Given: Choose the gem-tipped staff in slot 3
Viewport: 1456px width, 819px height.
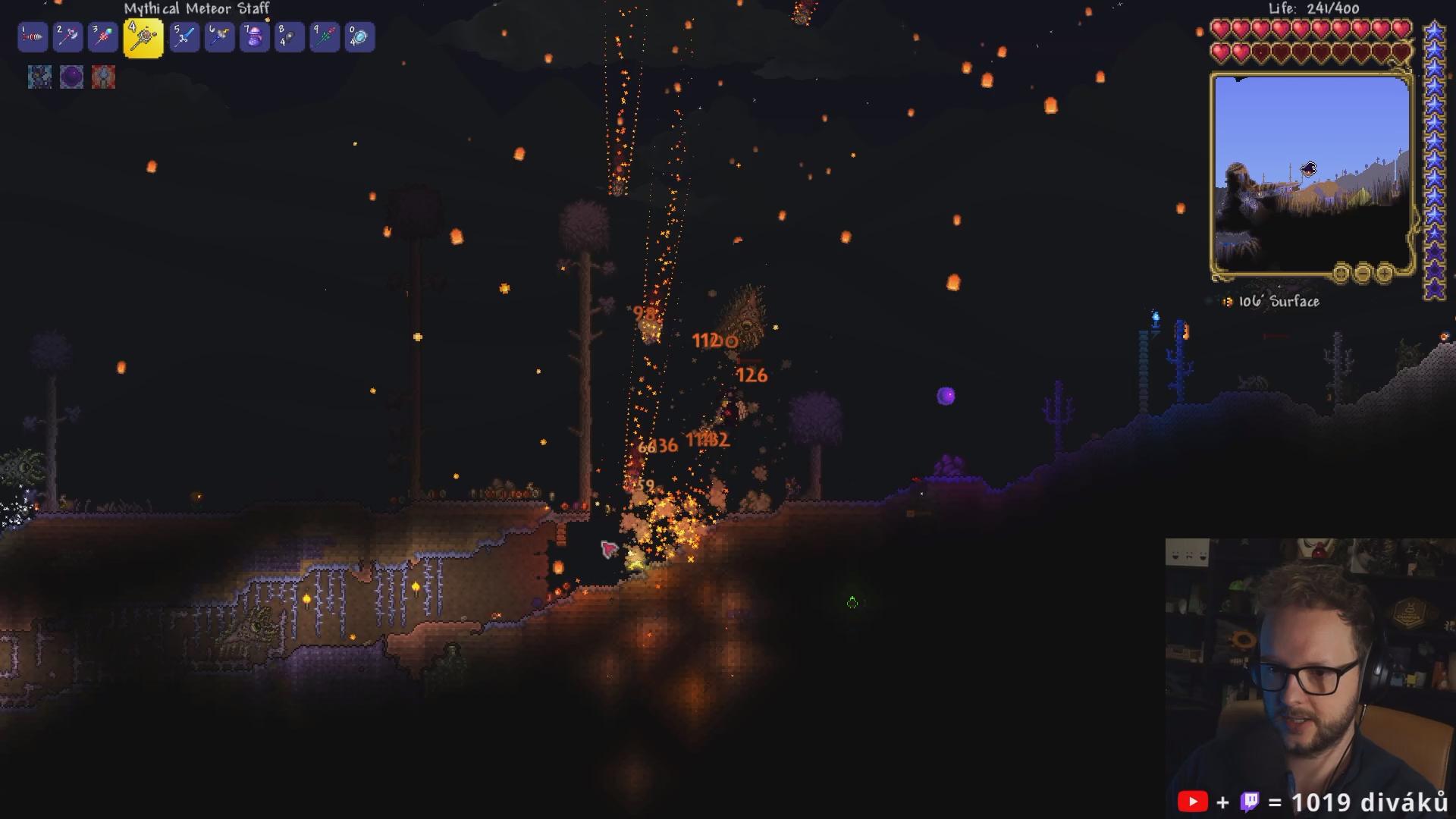Looking at the screenshot, I should coord(103,37).
